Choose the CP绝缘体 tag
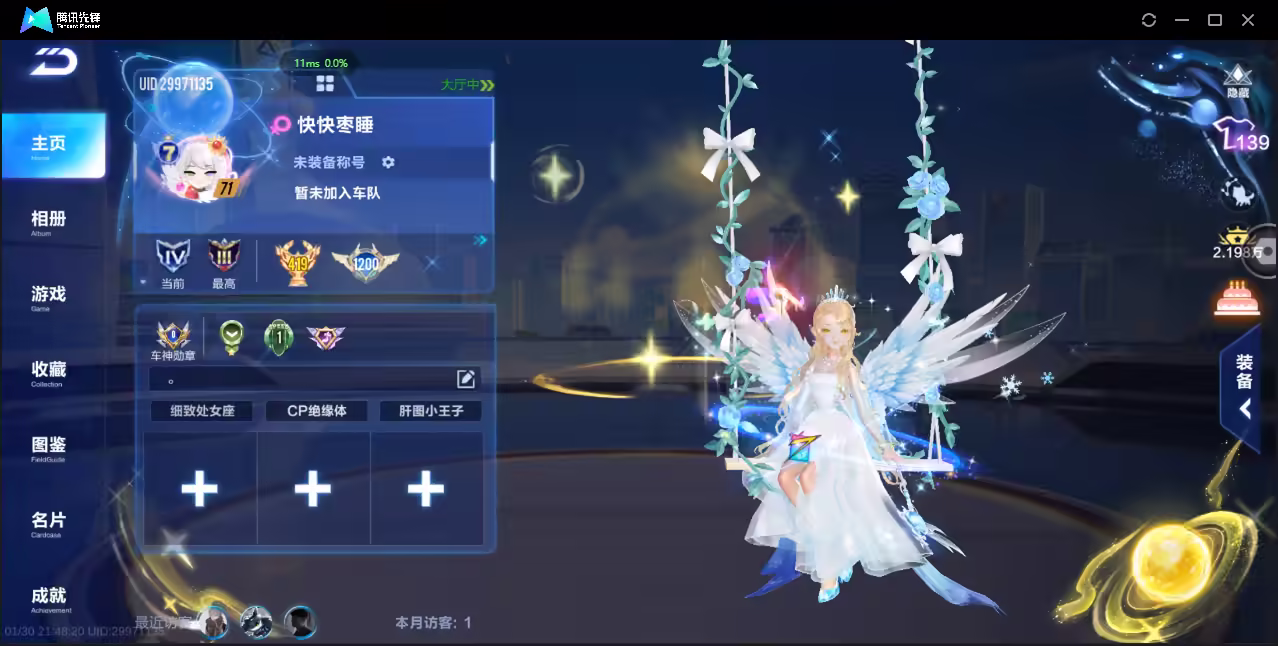The height and width of the screenshot is (646, 1278). (316, 411)
